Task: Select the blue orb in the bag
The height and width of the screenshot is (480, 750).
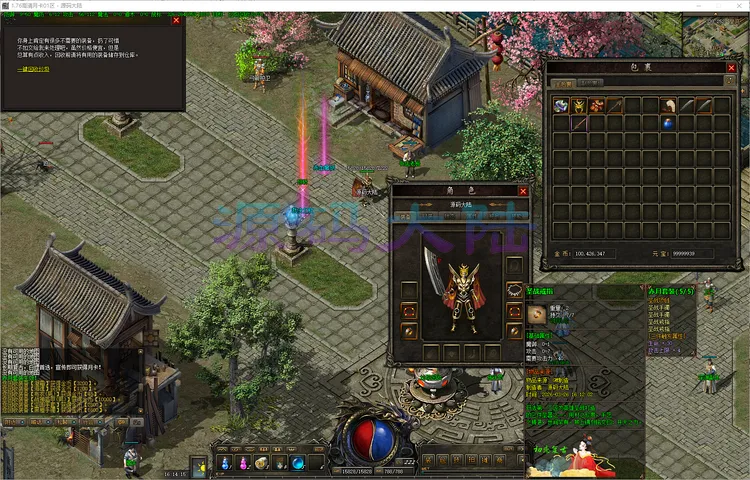Action: (x=668, y=123)
